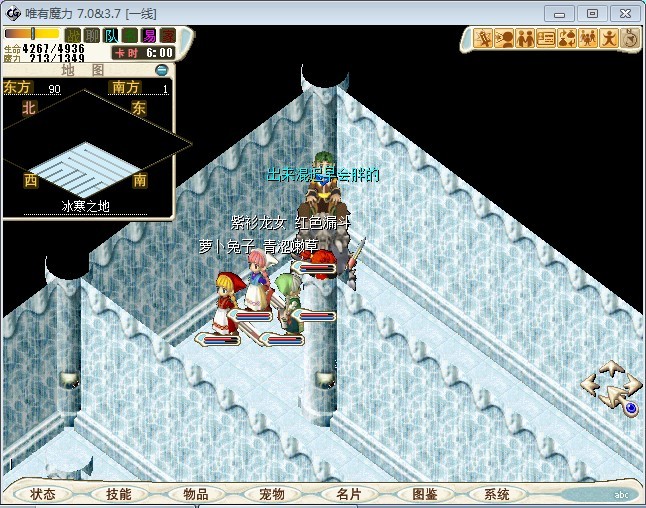
Task: Toggle the 聊 chat mode switch
Action: coord(88,36)
